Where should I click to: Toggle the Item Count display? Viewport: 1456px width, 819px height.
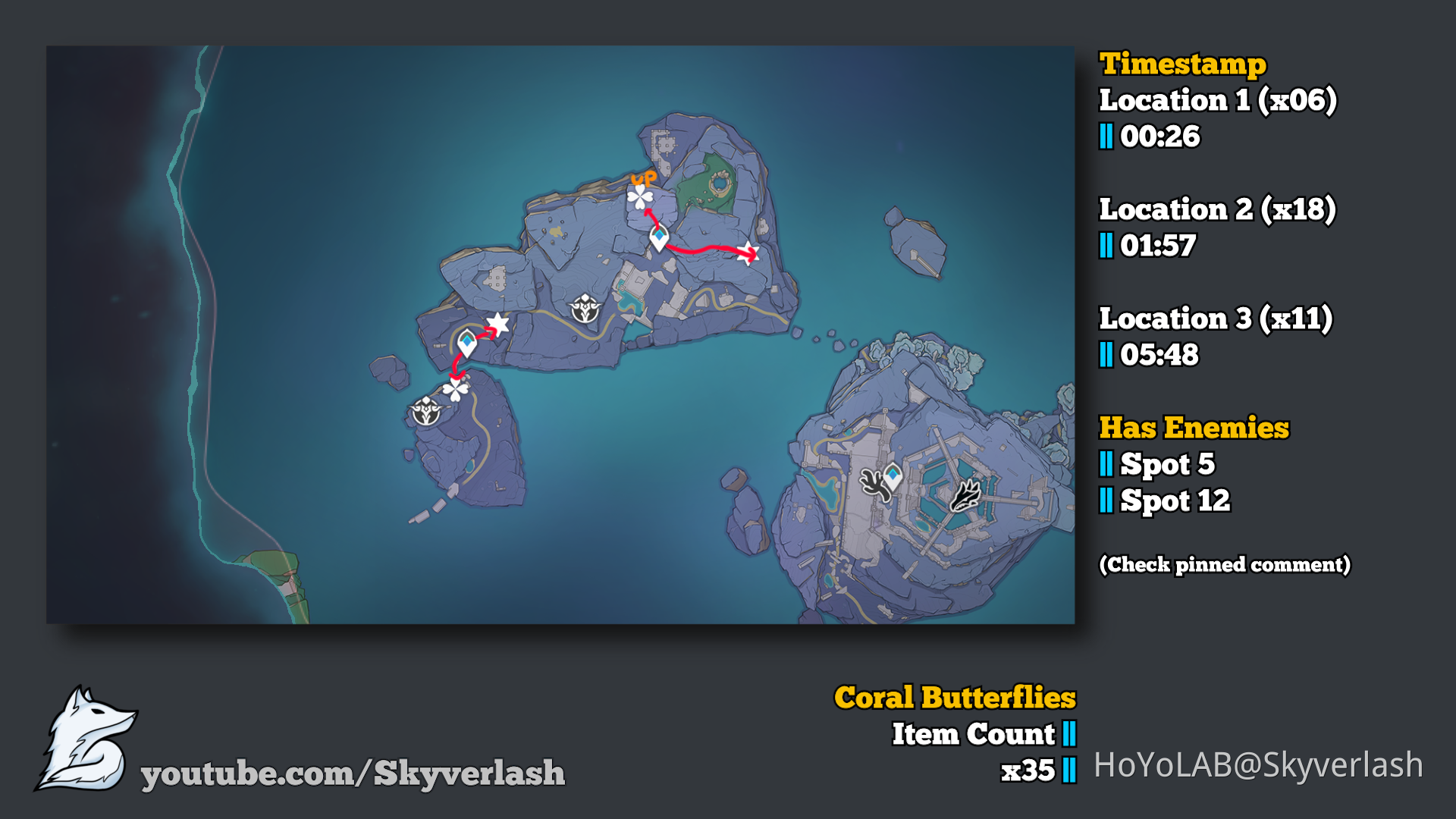[974, 734]
